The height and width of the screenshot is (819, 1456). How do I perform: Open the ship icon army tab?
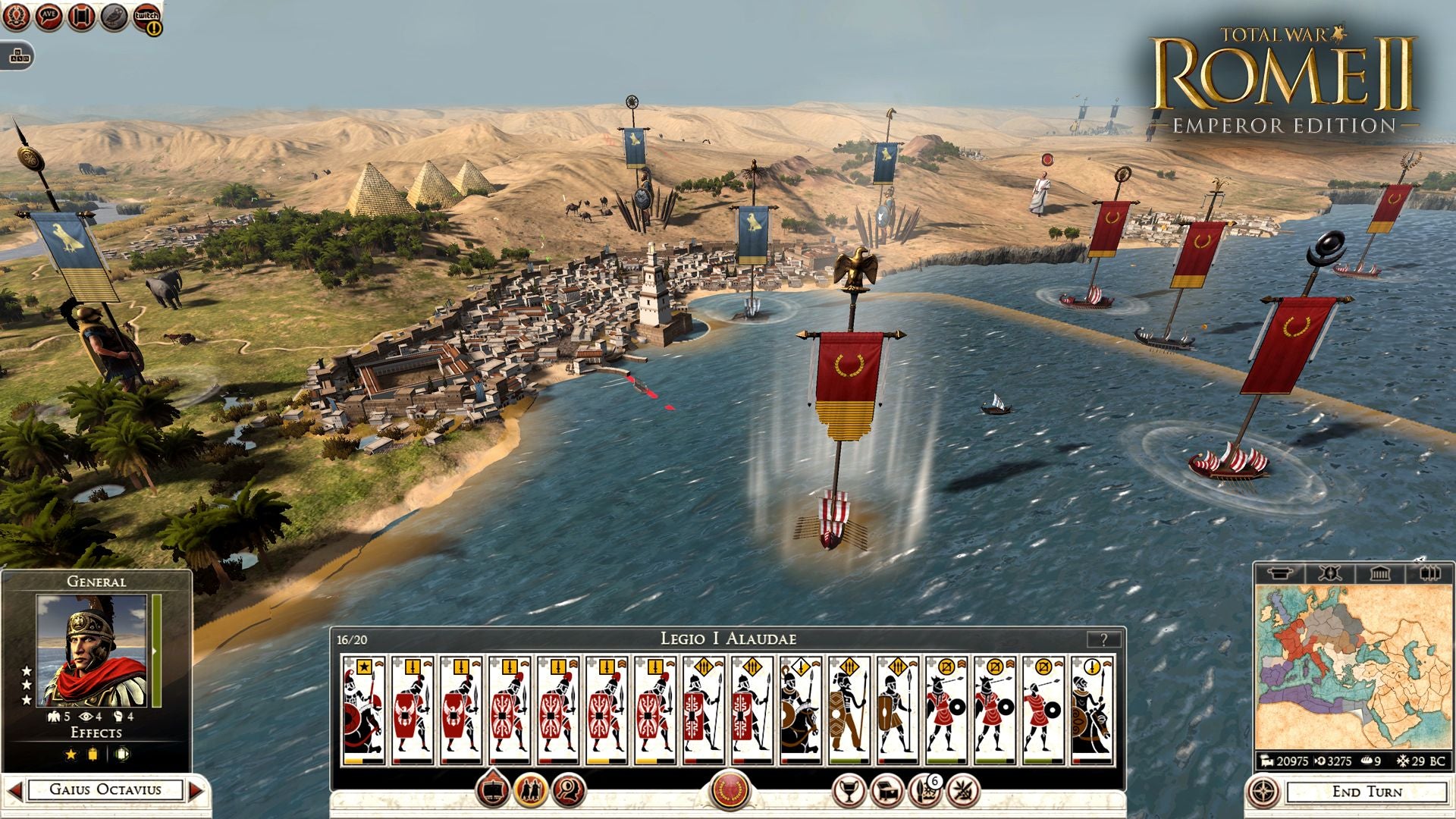coord(493,791)
